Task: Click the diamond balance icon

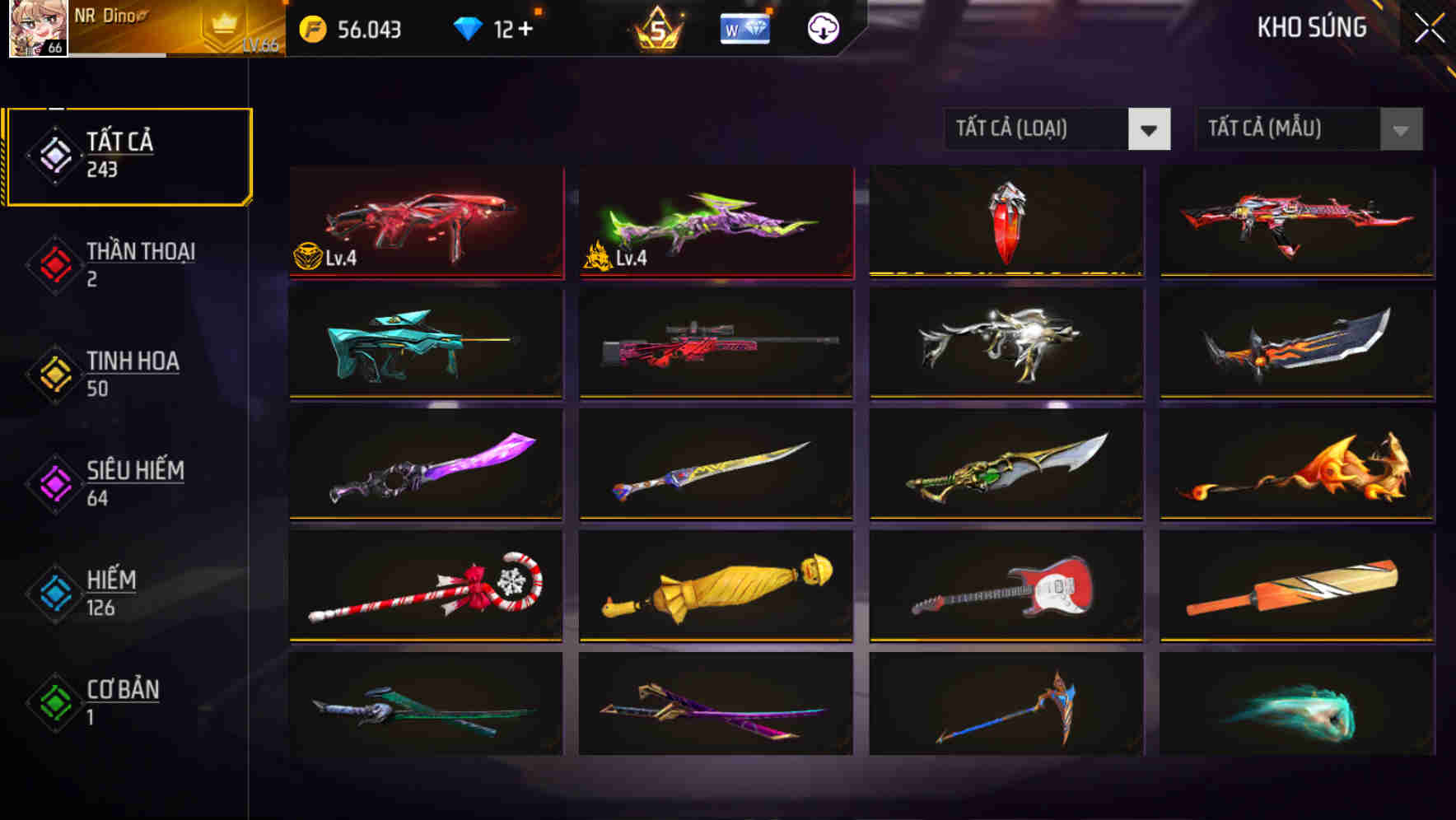Action: coord(468,27)
